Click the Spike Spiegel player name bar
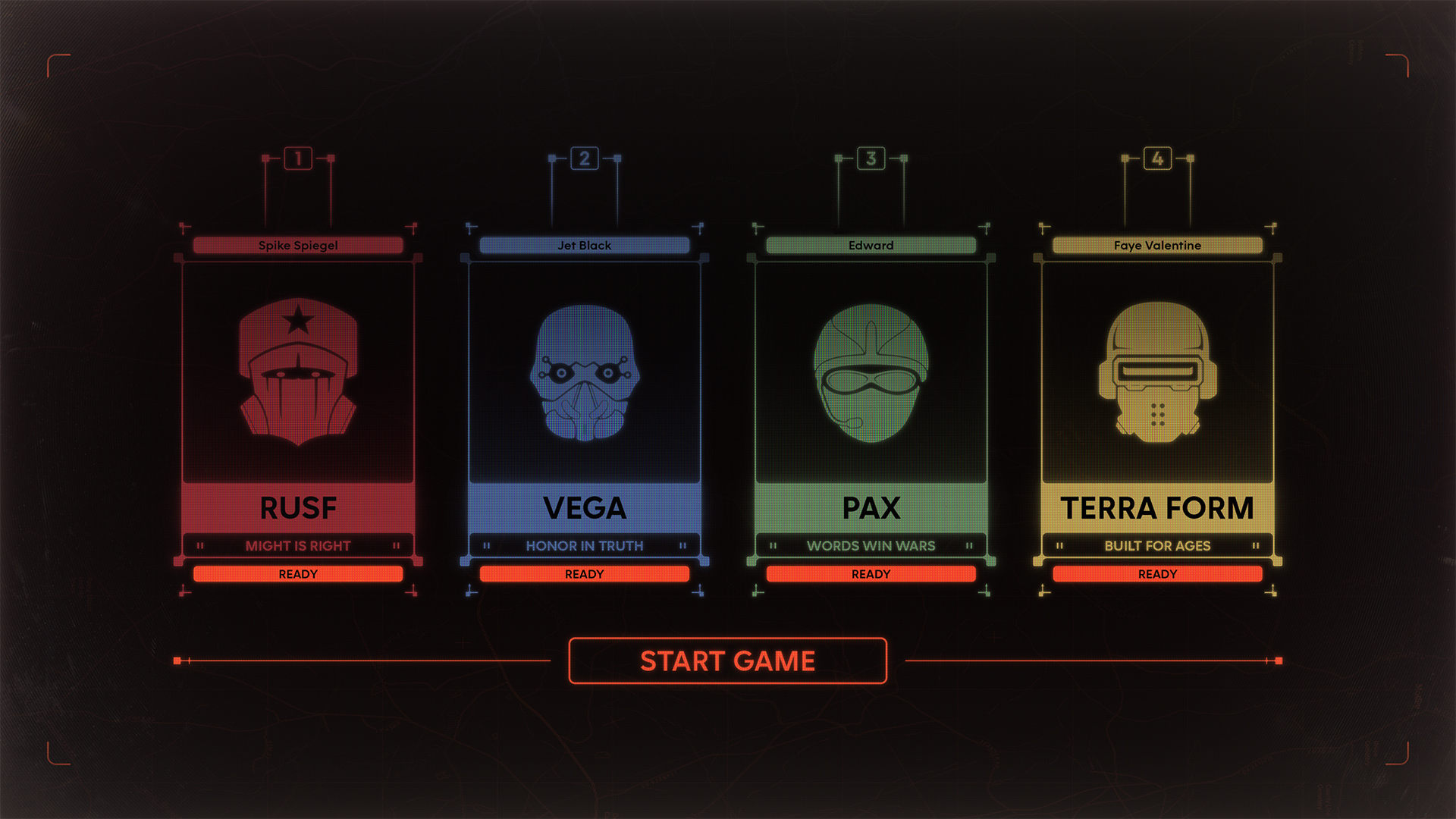 (x=298, y=245)
